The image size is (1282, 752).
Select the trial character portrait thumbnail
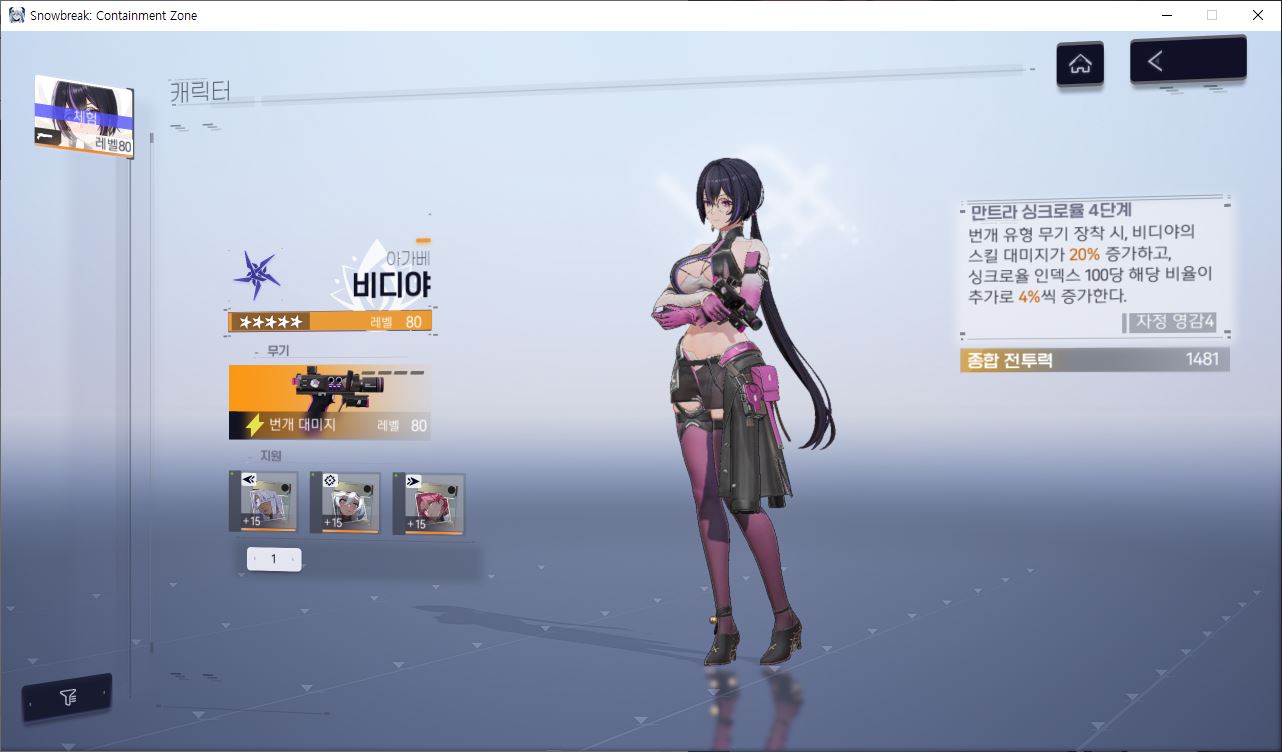tap(84, 116)
